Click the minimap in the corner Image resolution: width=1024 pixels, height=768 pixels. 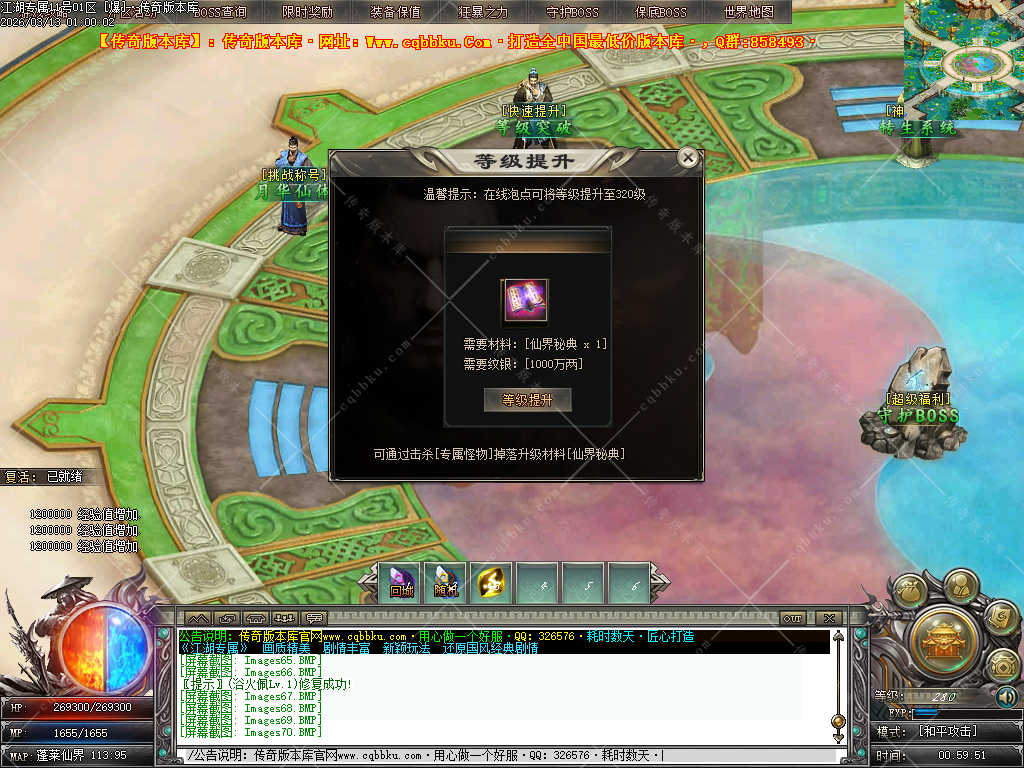coord(964,58)
